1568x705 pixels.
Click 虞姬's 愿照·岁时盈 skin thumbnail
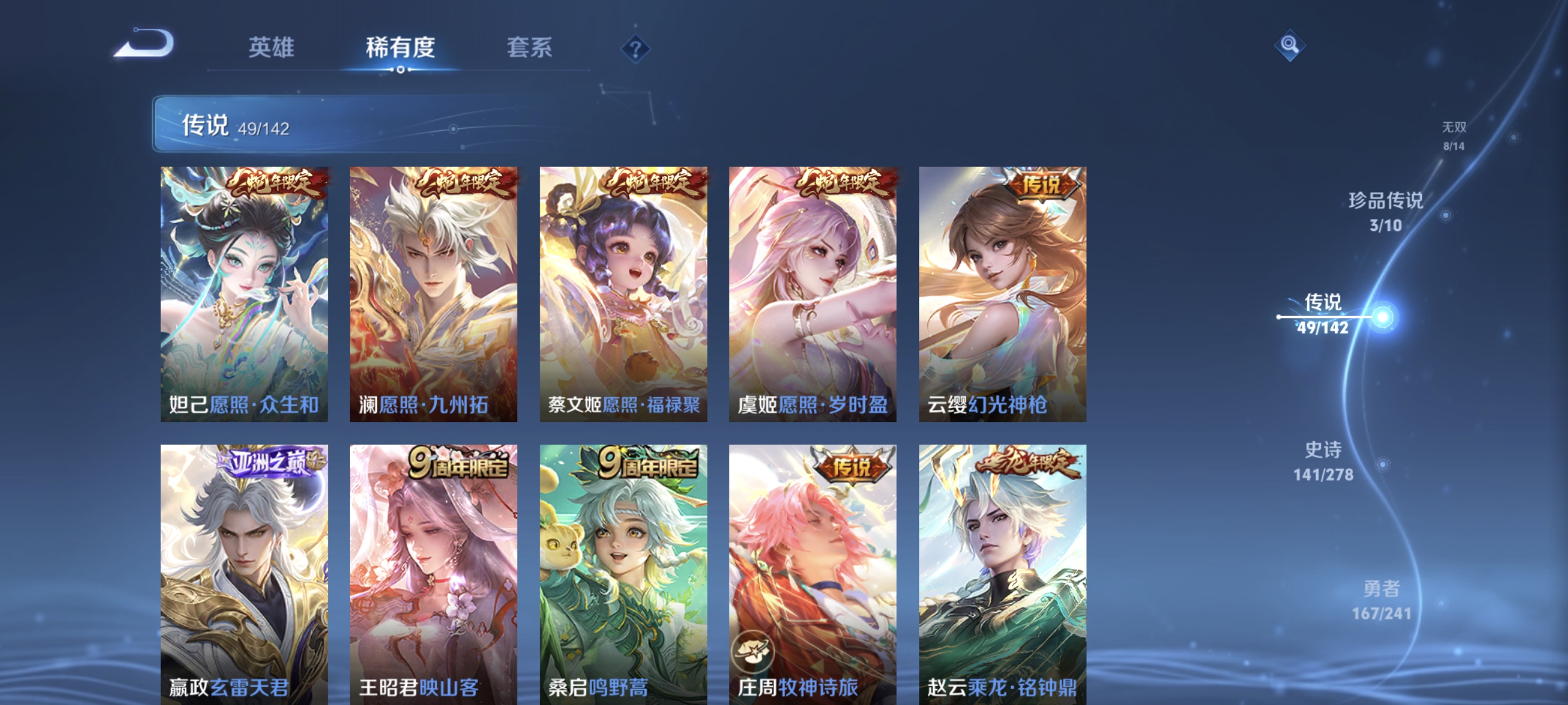[x=812, y=292]
